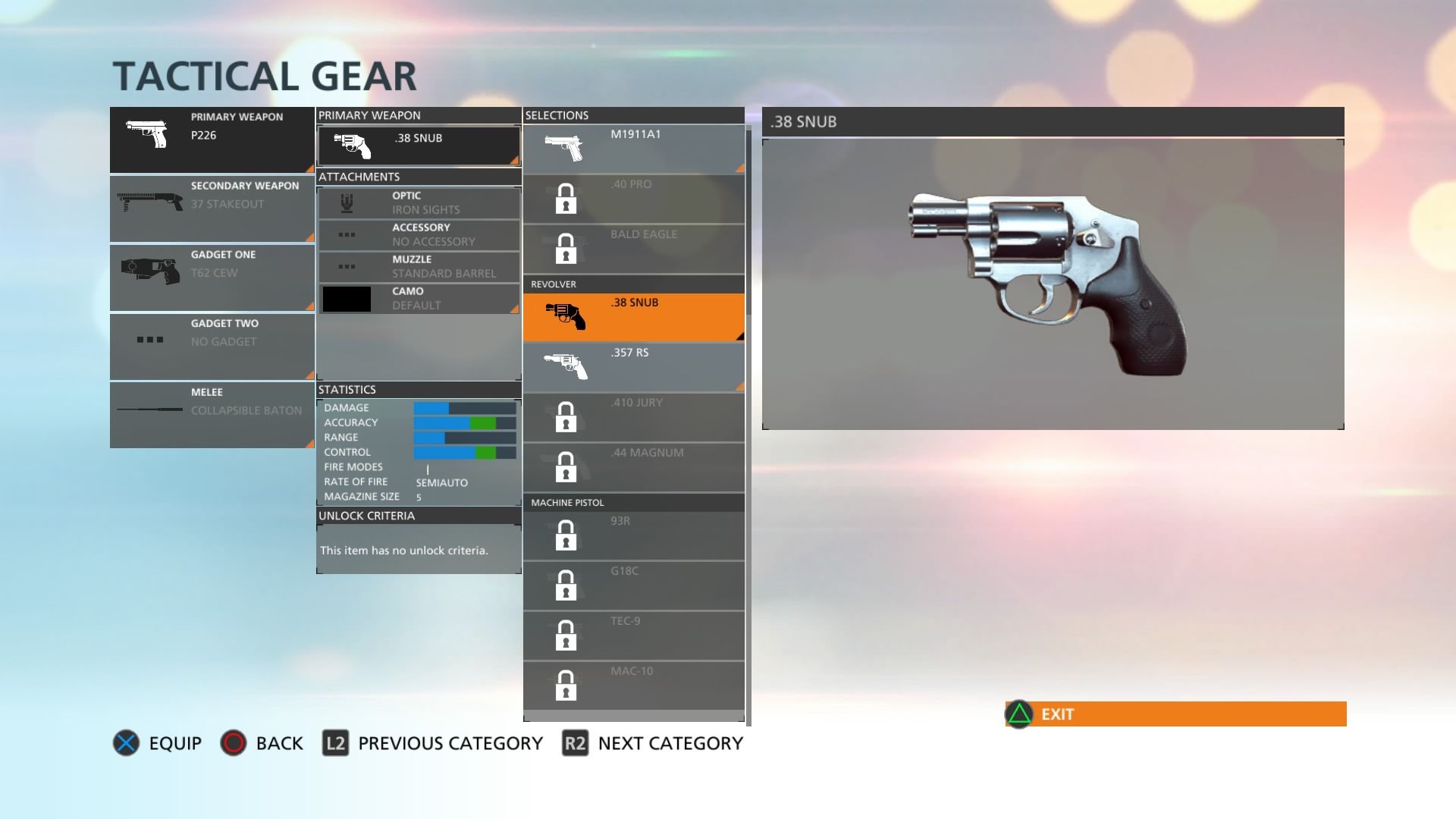Open the Camo Default option
This screenshot has width=1456, height=819.
coord(419,299)
